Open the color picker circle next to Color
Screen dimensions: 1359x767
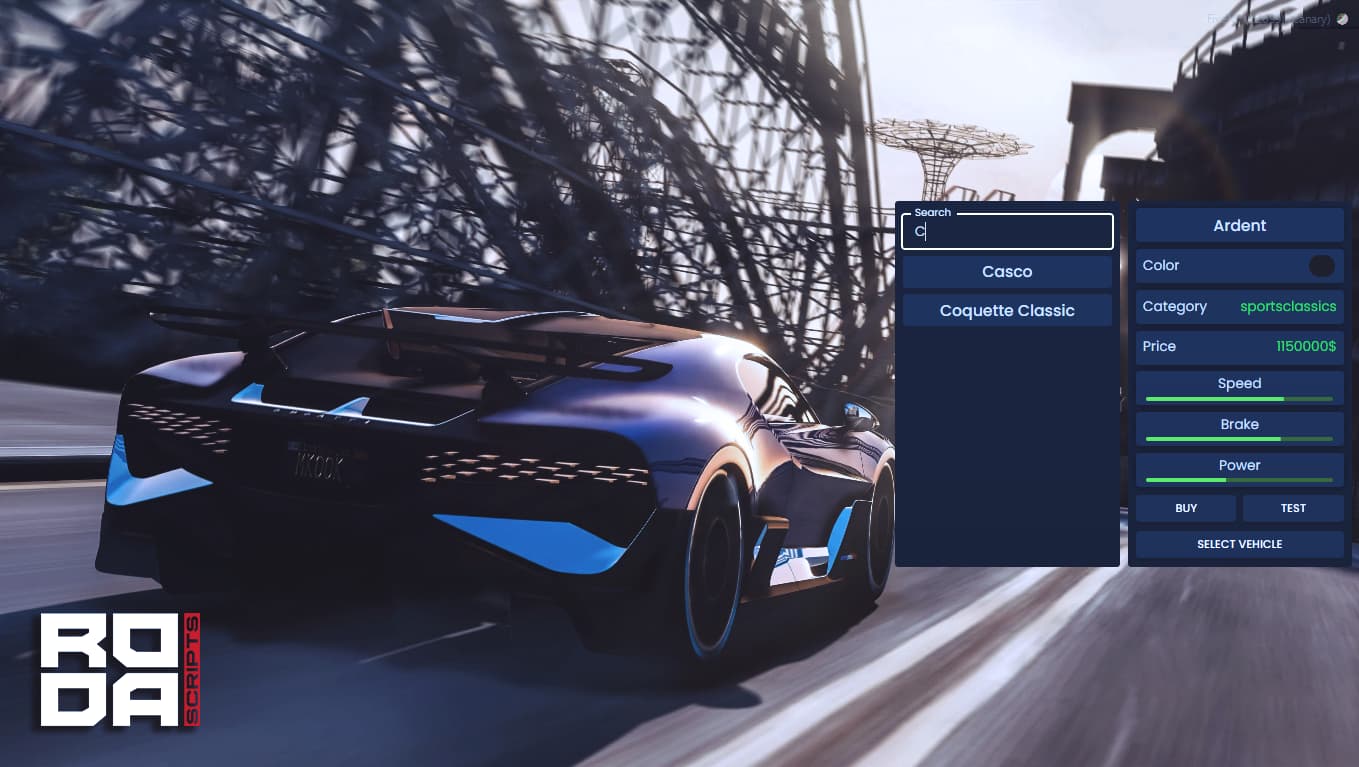click(x=1322, y=265)
